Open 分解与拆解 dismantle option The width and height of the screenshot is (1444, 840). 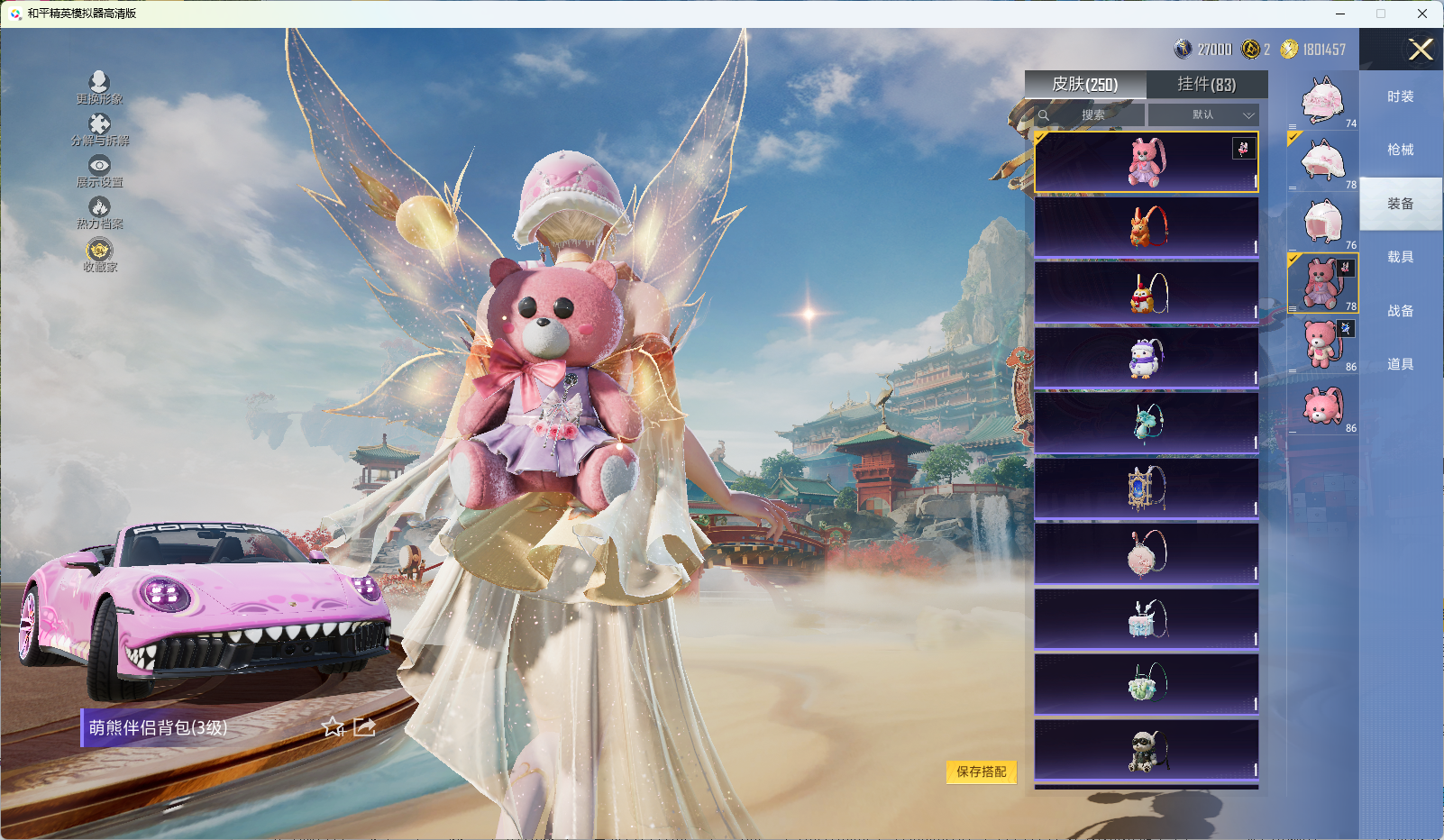pyautogui.click(x=99, y=129)
